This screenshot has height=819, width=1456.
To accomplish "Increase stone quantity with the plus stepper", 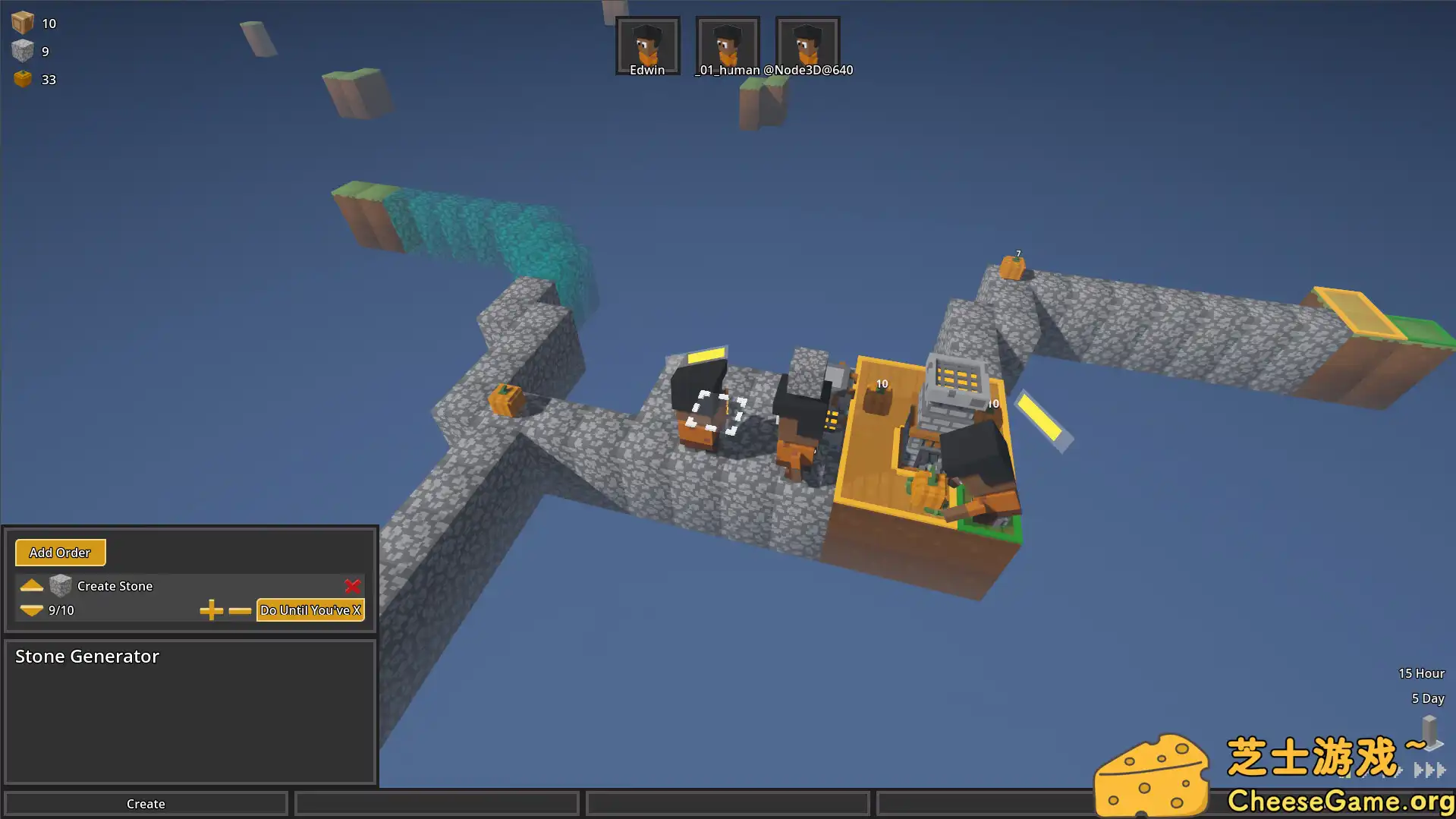I will pyautogui.click(x=212, y=610).
